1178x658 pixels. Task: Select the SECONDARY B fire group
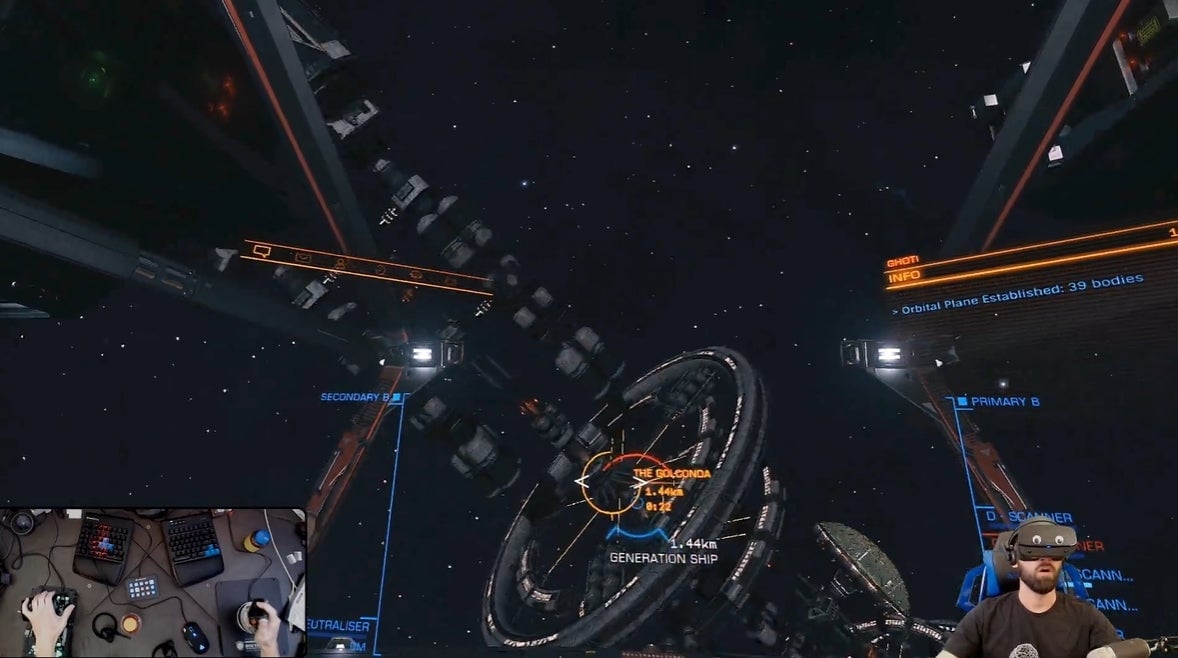pos(354,397)
